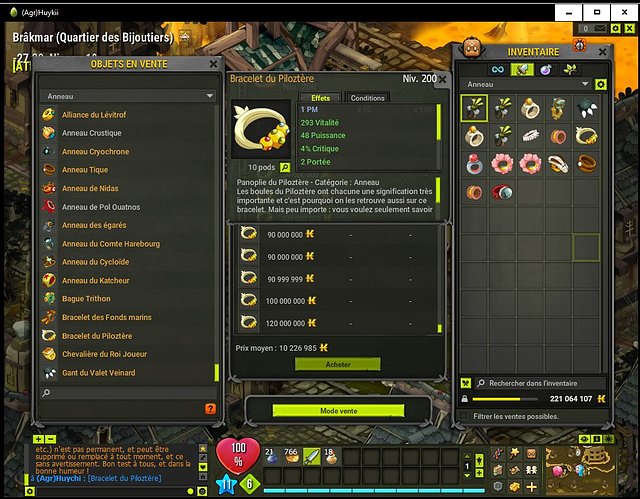Select Anneau Cryochrone from items for sale

click(95, 152)
